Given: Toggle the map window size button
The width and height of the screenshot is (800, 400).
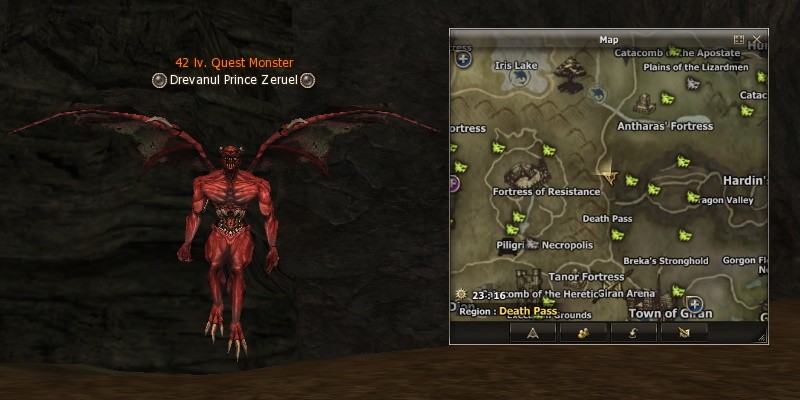Looking at the screenshot, I should (739, 39).
